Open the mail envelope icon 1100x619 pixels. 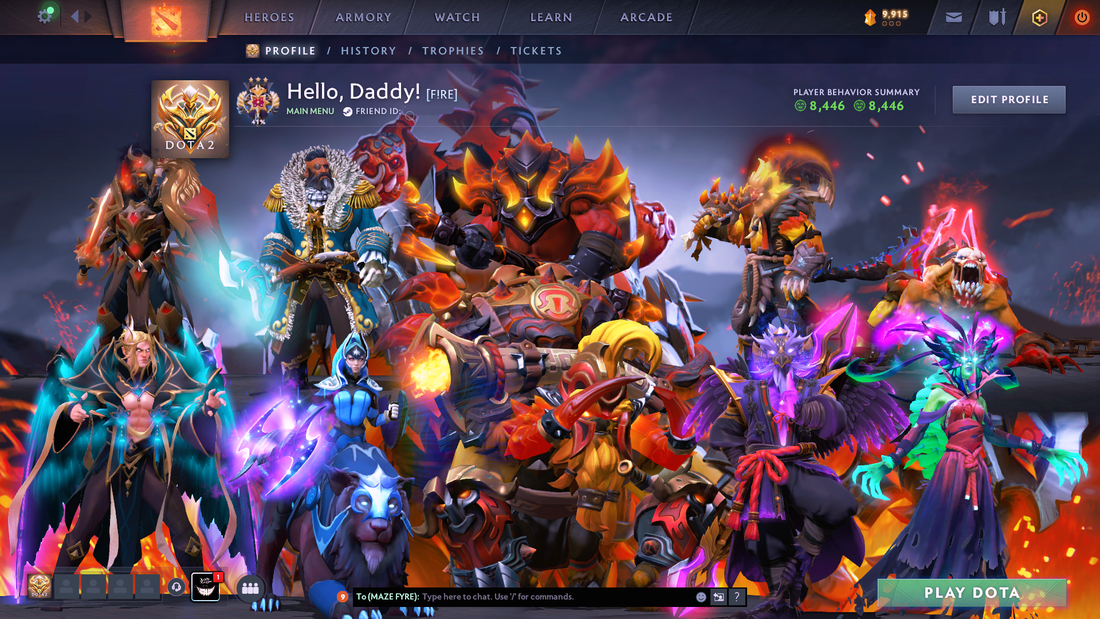click(953, 17)
